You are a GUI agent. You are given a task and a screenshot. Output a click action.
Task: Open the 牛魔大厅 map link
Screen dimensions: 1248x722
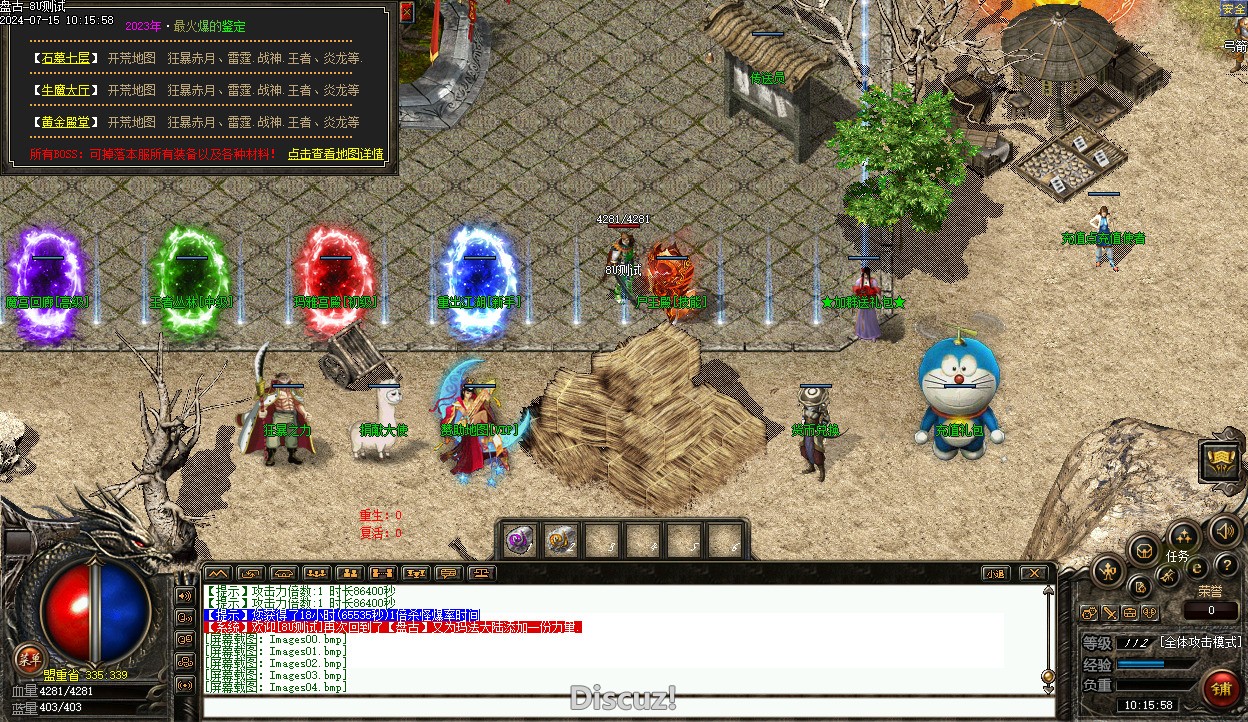[x=65, y=90]
